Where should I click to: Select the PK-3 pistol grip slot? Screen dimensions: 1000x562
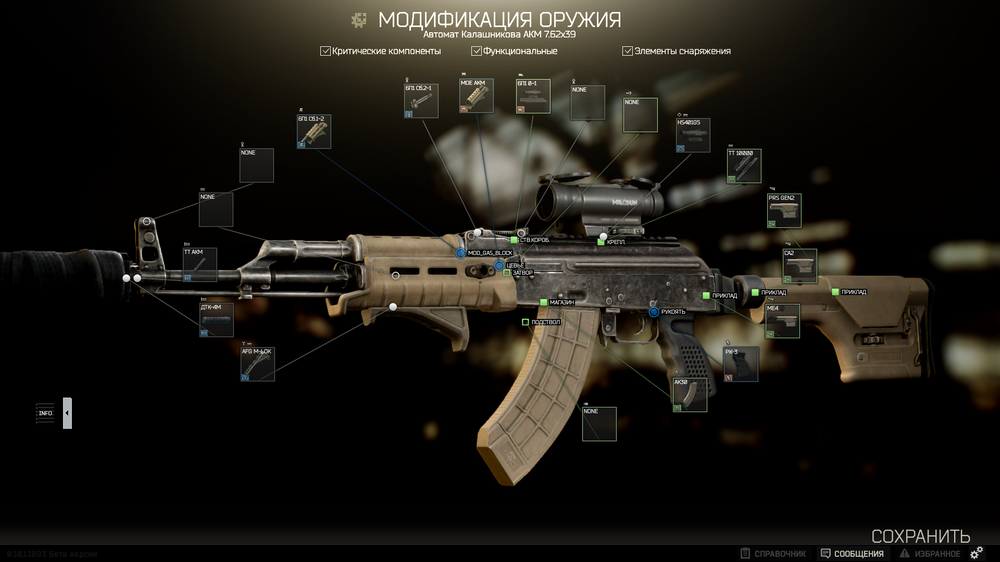coord(741,364)
